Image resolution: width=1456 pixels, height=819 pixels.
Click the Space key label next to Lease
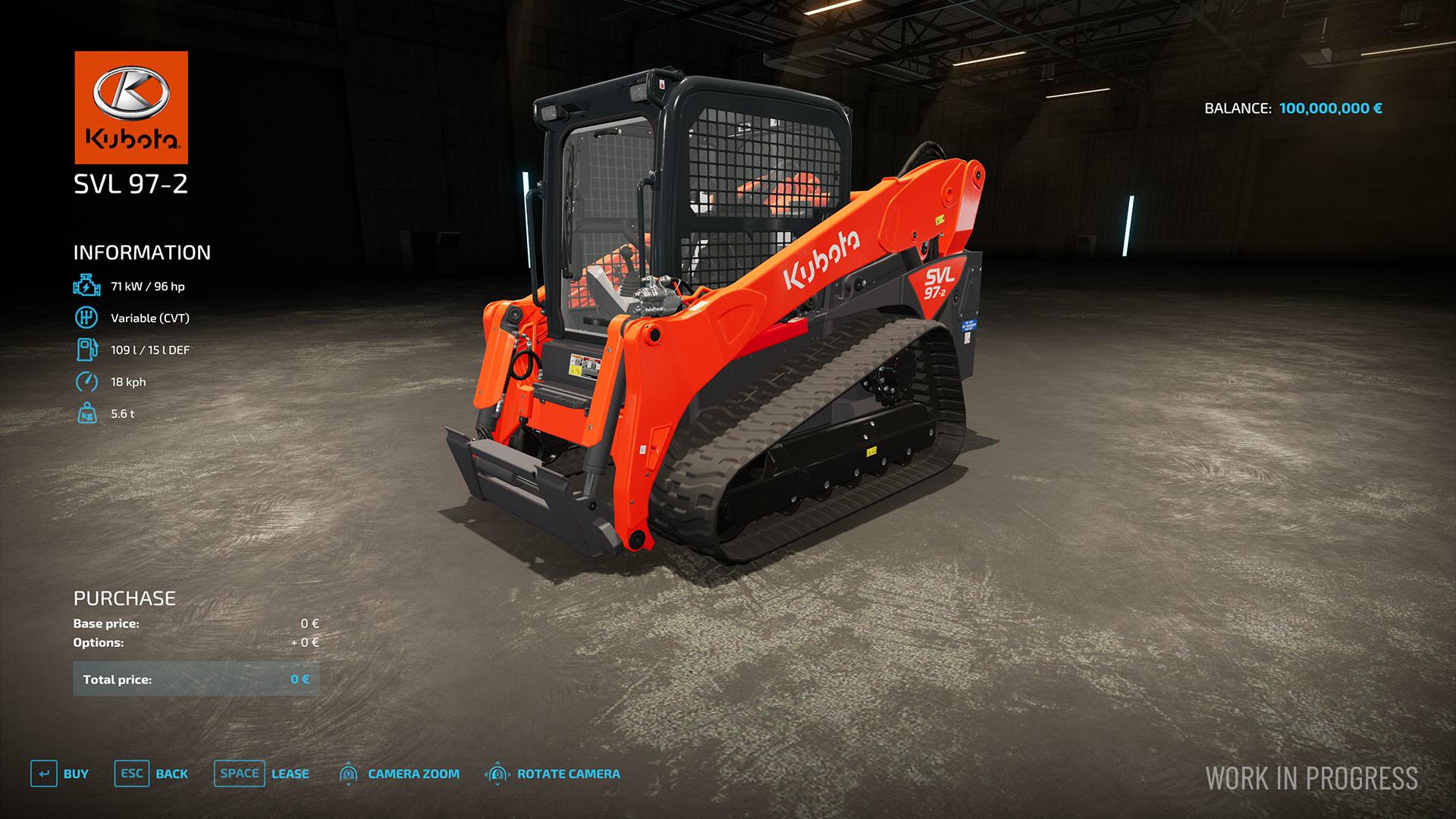coord(240,774)
